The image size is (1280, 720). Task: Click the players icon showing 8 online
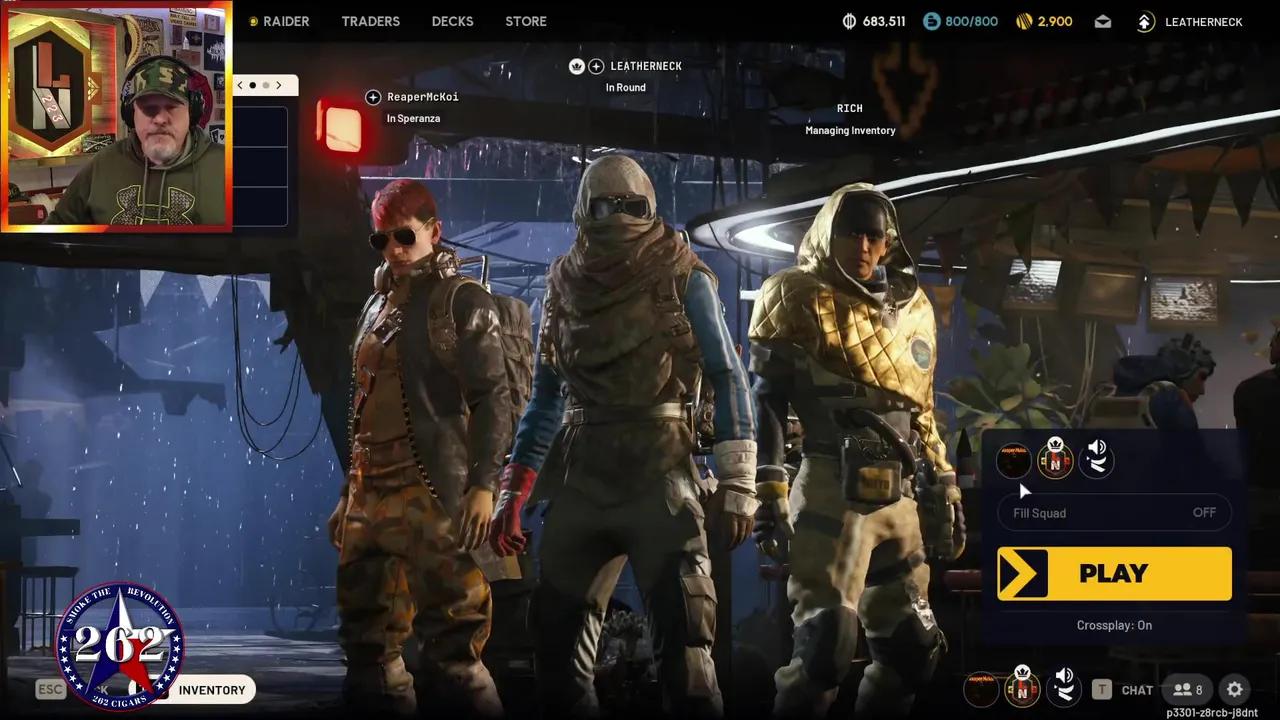click(x=1188, y=690)
